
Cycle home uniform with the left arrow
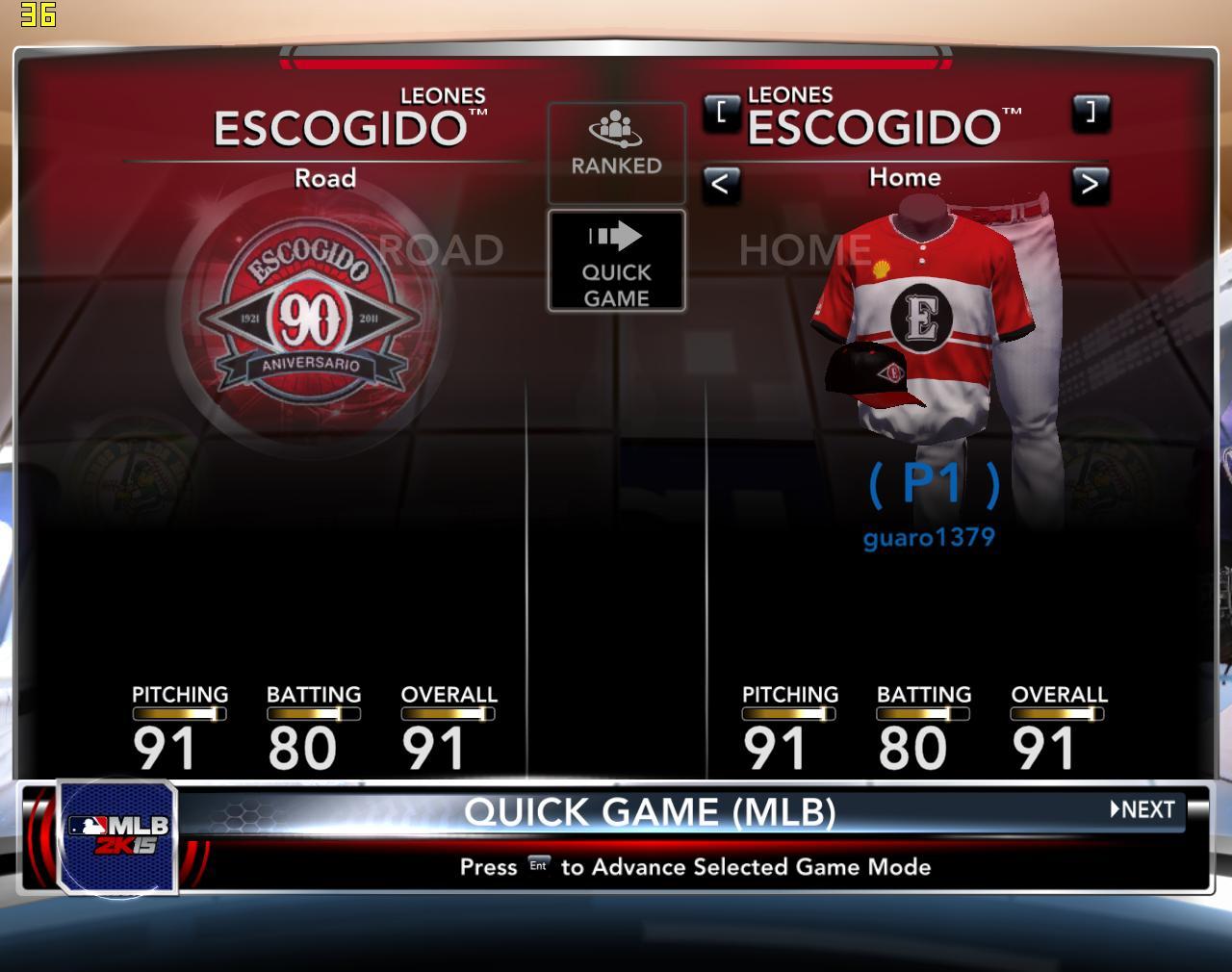coord(721,183)
